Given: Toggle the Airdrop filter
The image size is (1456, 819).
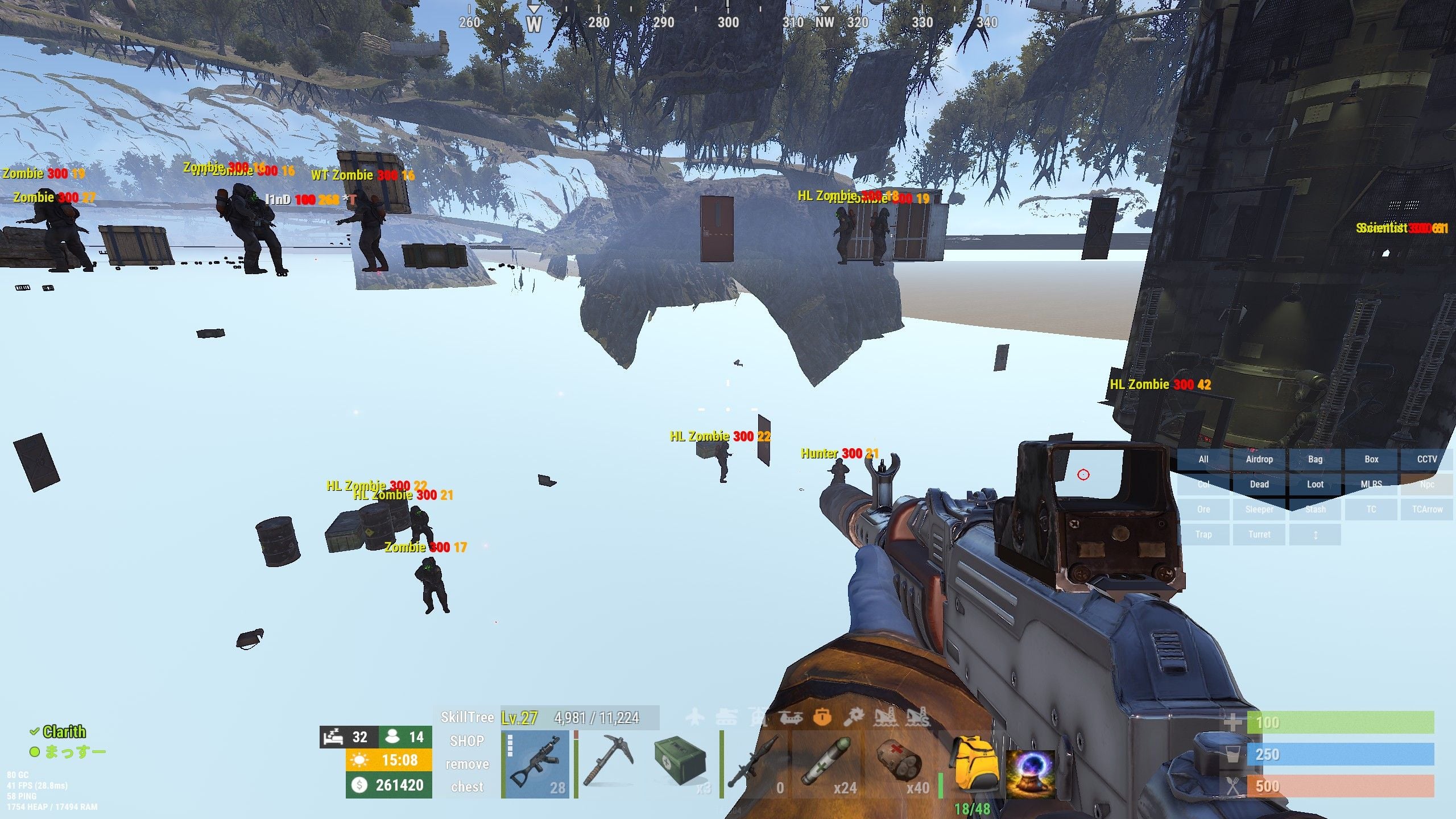Looking at the screenshot, I should point(1259,460).
